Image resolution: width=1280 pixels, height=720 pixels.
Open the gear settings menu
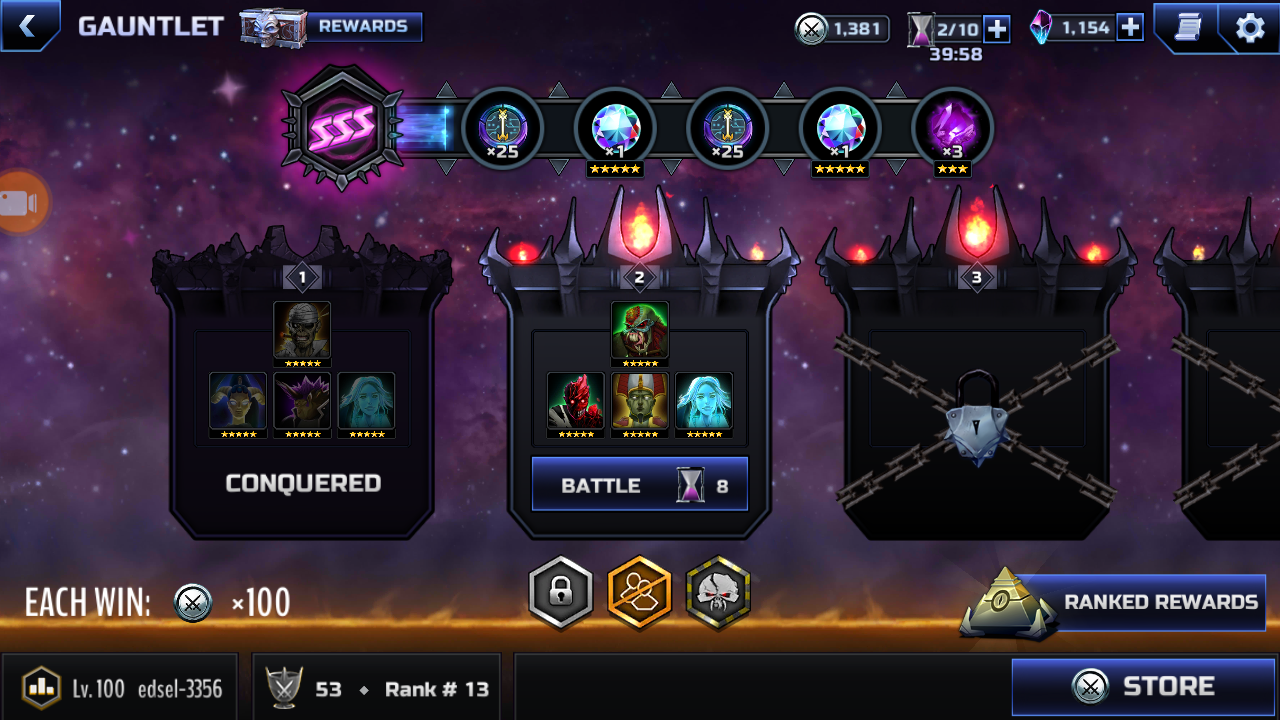pyautogui.click(x=1250, y=27)
